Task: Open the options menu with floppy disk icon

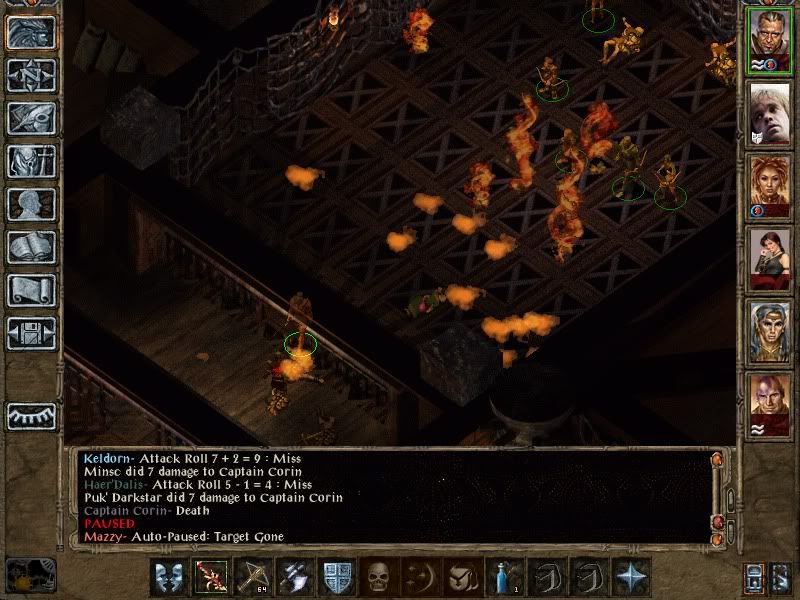Action: (x=31, y=333)
